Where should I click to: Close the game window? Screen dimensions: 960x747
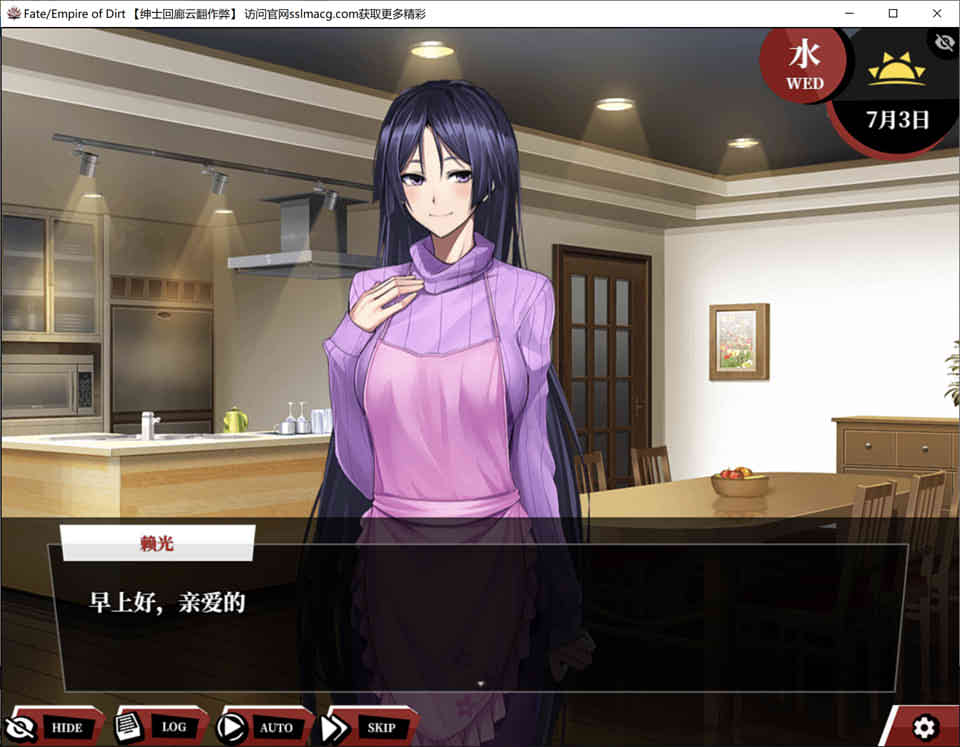tap(936, 13)
